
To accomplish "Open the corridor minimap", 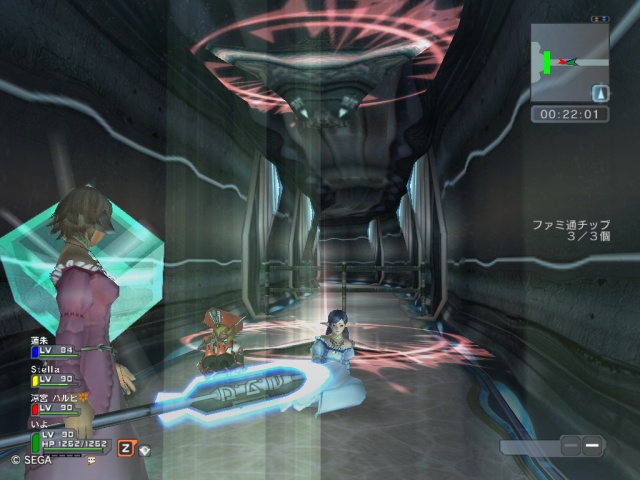I will [x=569, y=61].
